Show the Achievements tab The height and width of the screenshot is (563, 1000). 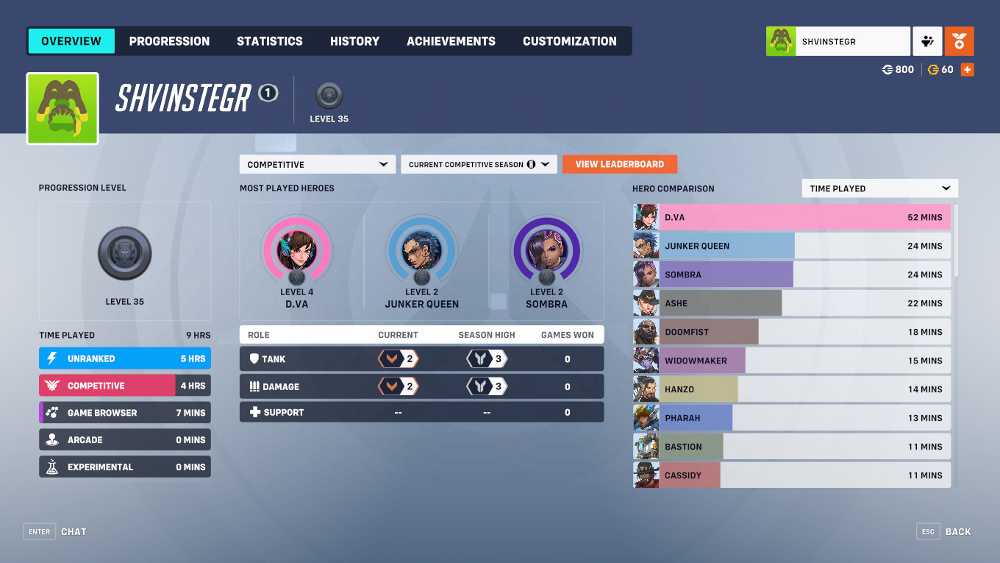pyautogui.click(x=451, y=41)
